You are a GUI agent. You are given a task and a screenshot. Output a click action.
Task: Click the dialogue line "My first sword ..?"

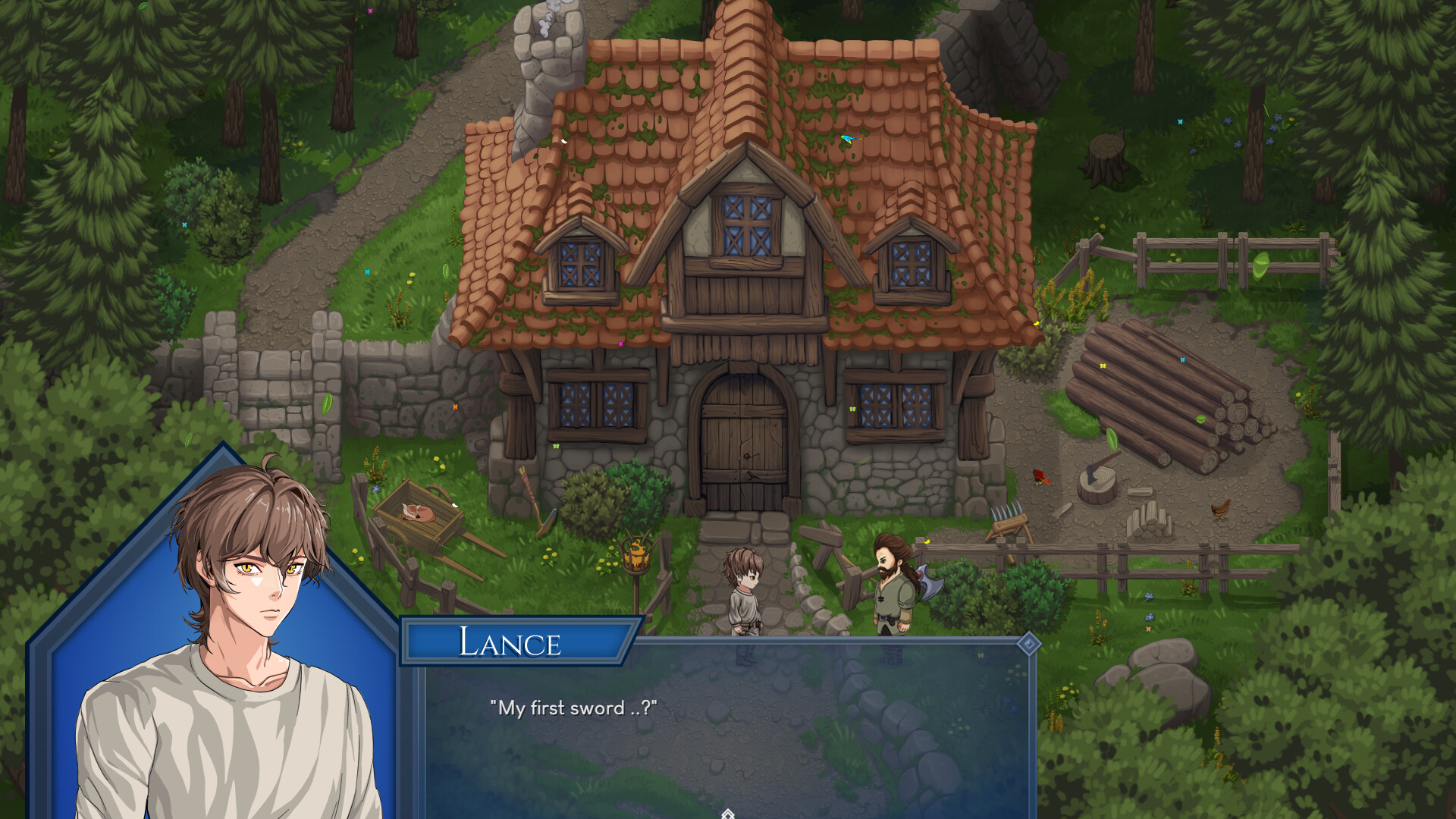tap(574, 709)
